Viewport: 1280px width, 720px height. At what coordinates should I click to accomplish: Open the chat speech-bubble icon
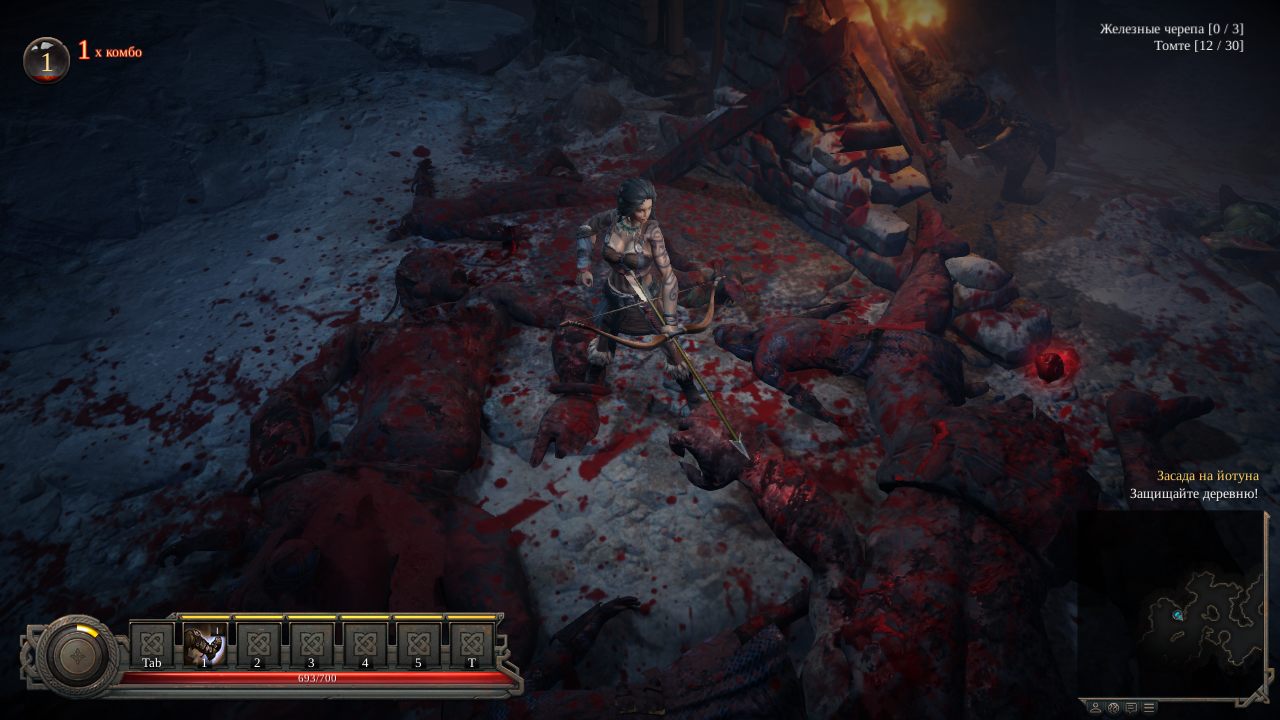tap(1131, 707)
